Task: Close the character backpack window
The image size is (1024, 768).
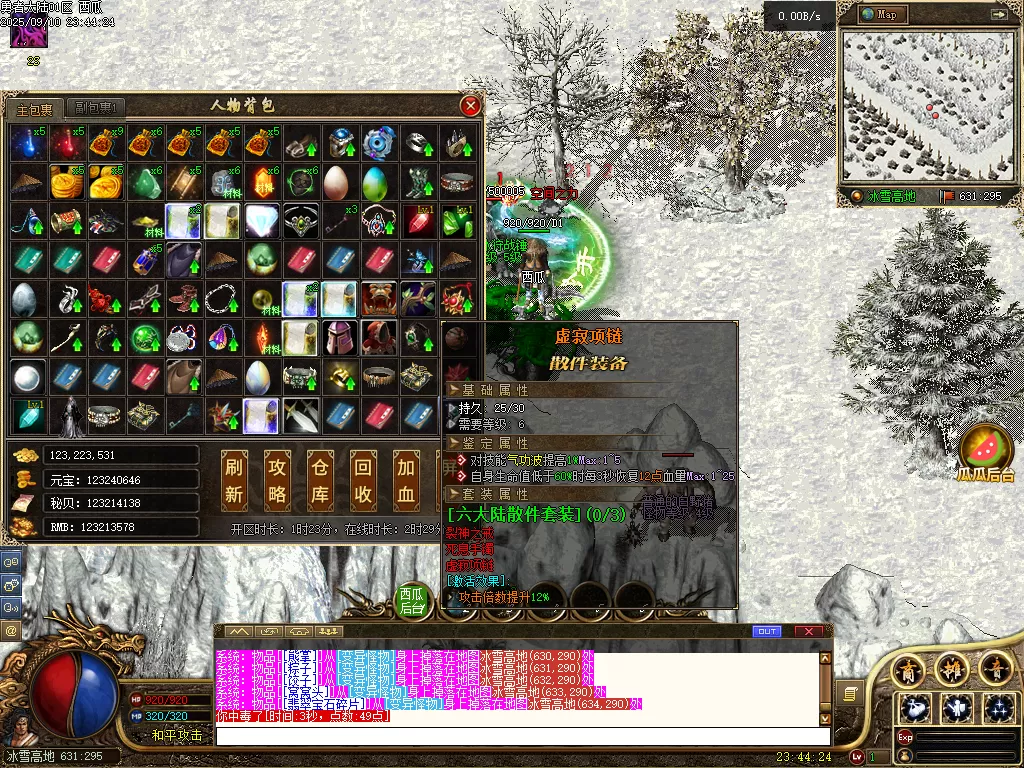Action: click(x=470, y=106)
